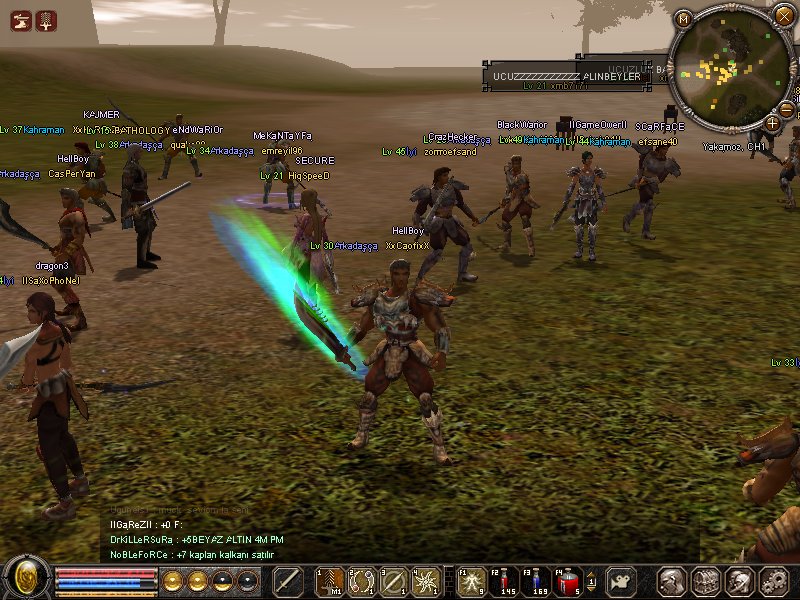Activate the skill marked M1 in quickslot 1
This screenshot has height=600, width=800.
[329, 581]
